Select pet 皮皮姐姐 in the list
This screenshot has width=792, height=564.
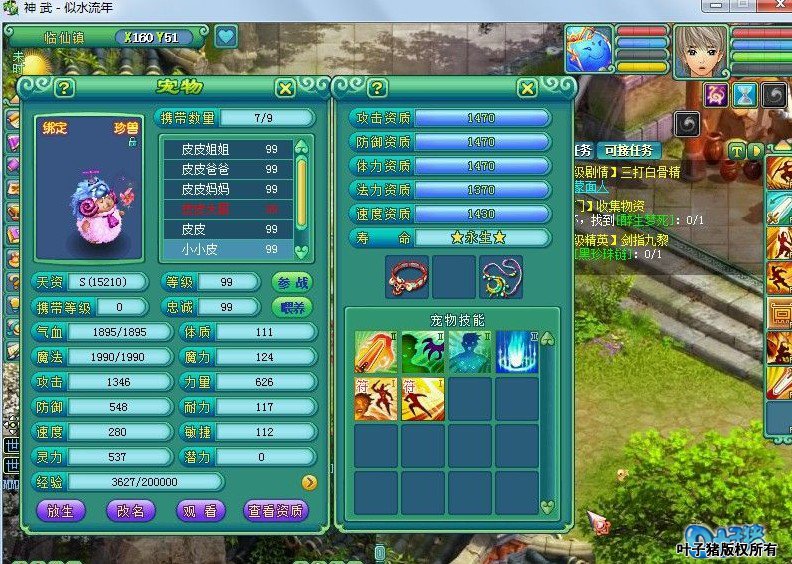tap(229, 150)
